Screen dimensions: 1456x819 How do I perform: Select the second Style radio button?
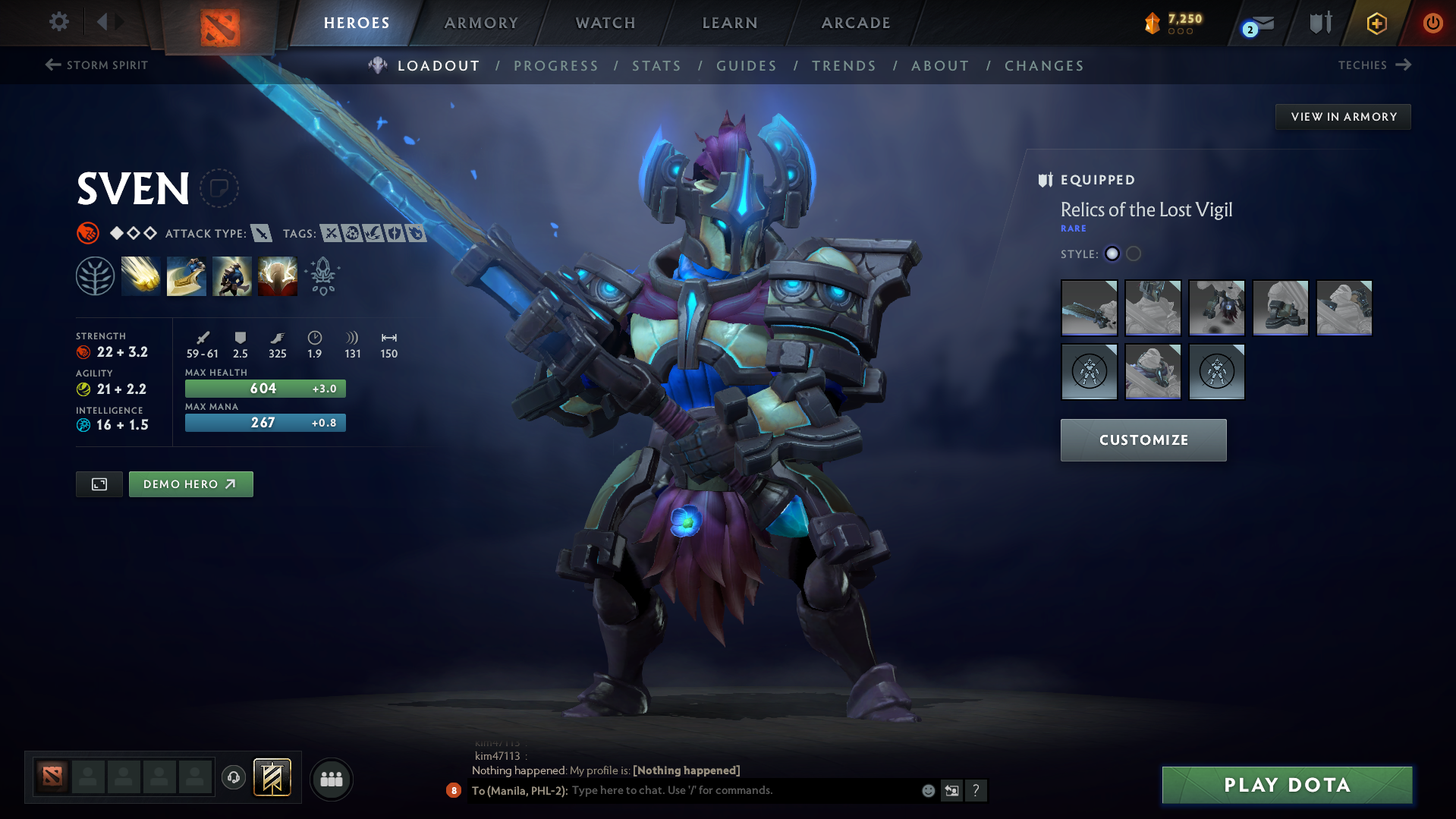click(x=1134, y=254)
